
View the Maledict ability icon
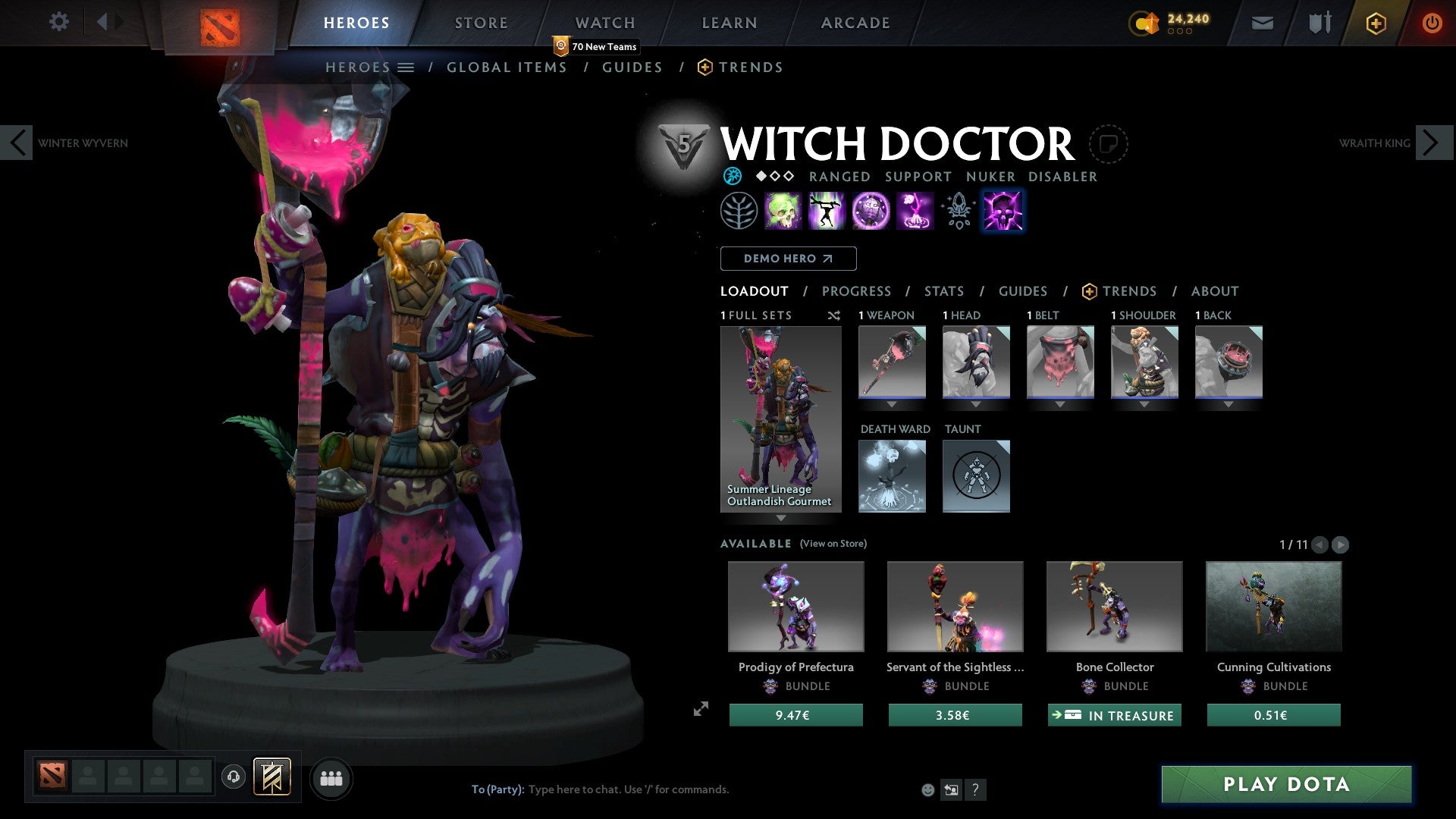pos(871,211)
